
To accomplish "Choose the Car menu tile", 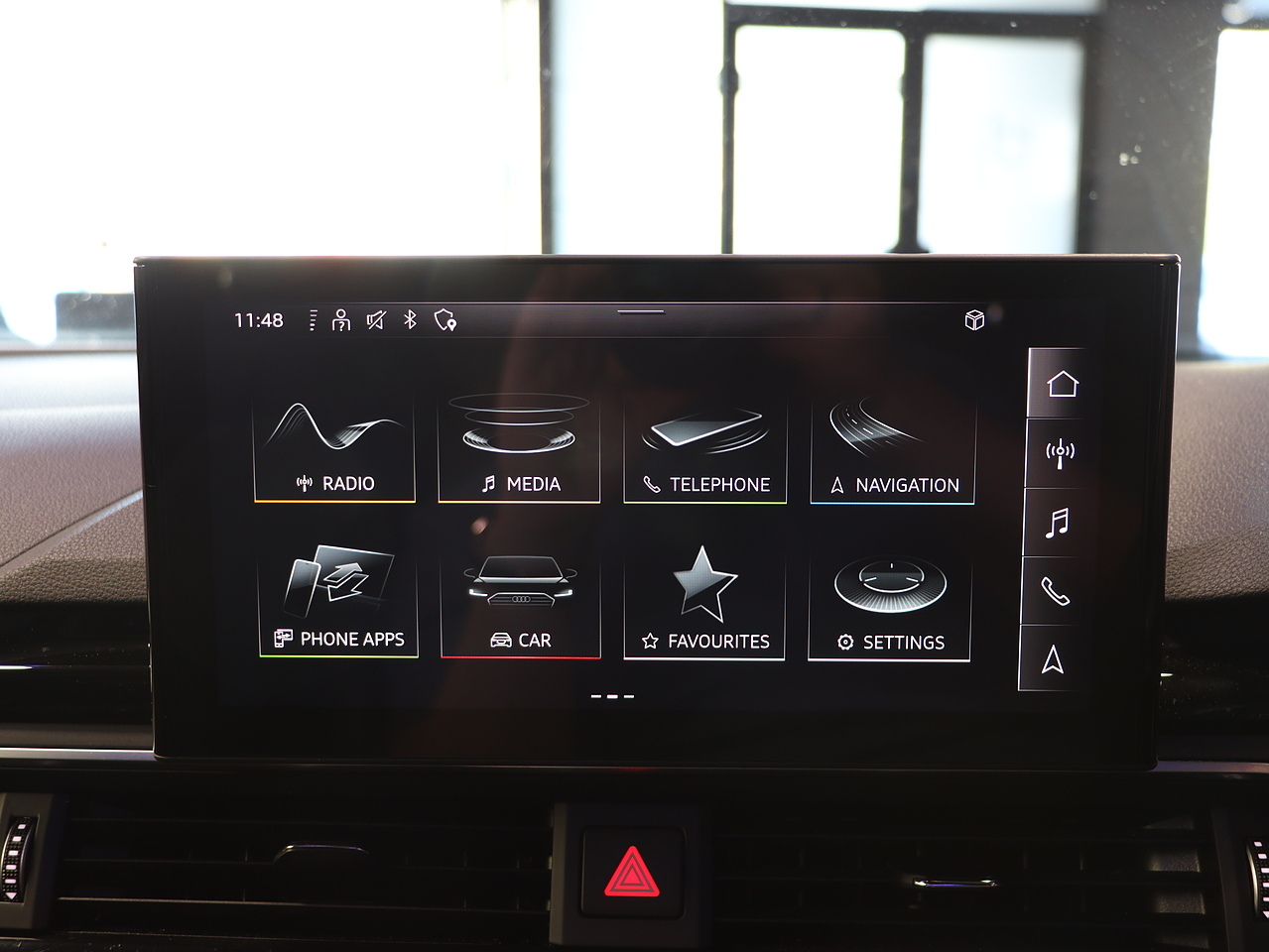I will click(x=520, y=604).
